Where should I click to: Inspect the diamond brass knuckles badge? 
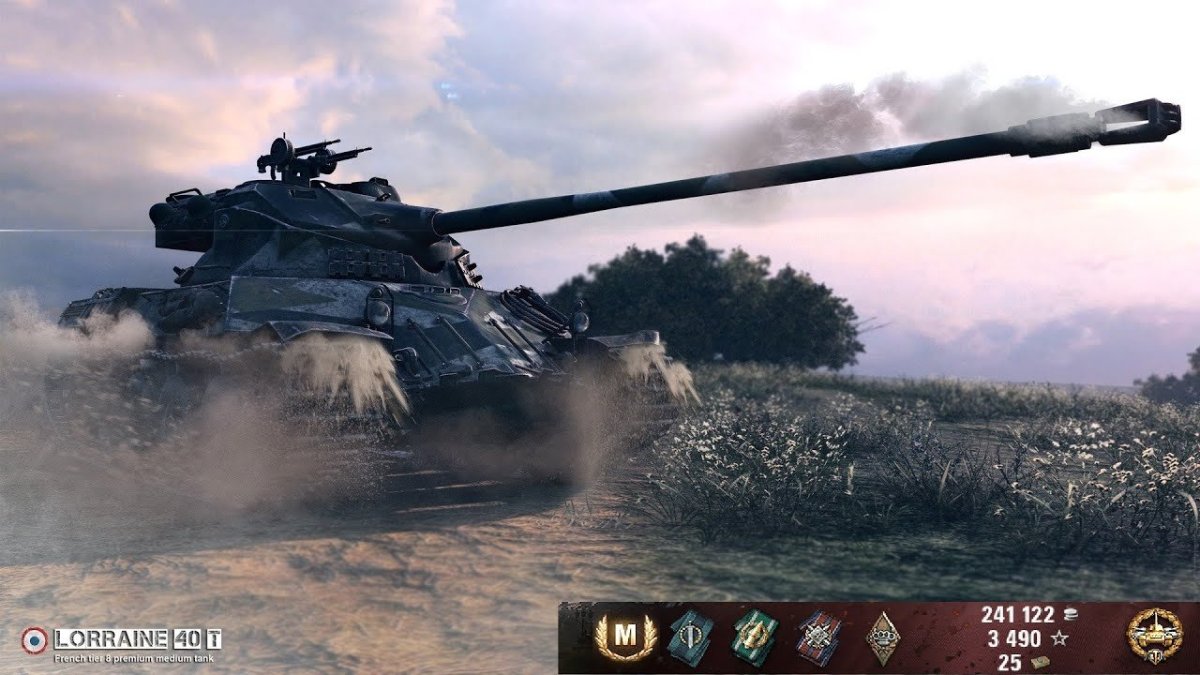click(x=882, y=637)
